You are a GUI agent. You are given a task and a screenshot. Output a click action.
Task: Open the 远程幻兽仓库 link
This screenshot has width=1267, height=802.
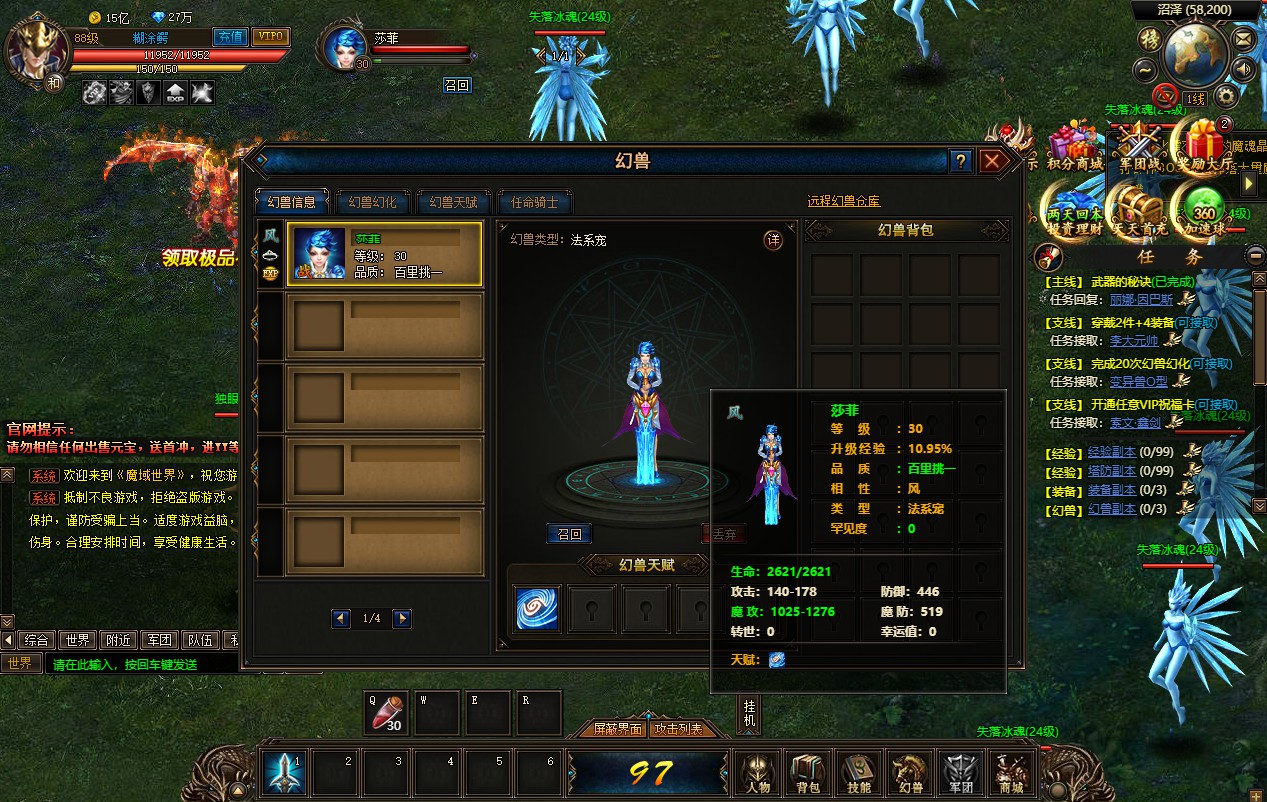843,202
